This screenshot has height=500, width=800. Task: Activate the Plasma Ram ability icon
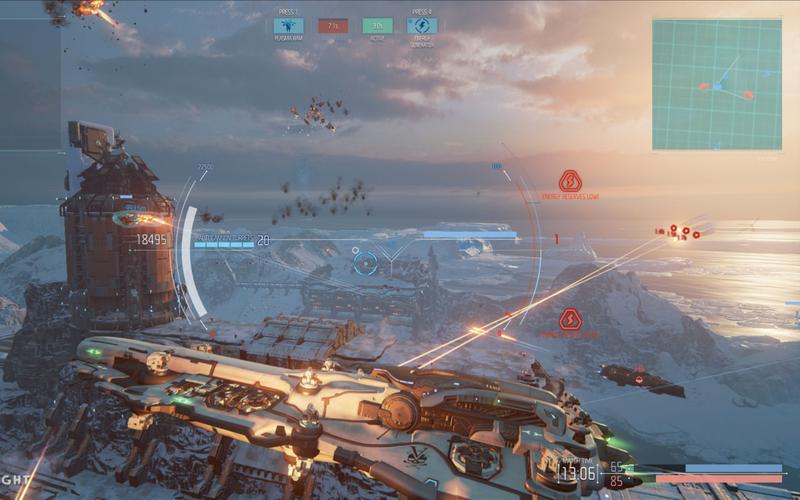click(289, 26)
